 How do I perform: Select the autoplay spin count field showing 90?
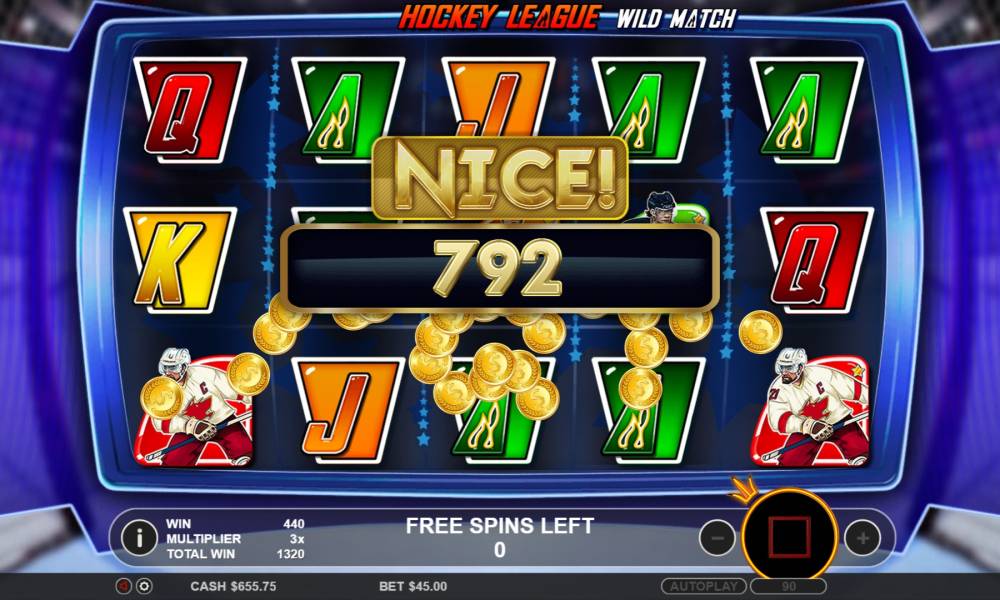789,586
